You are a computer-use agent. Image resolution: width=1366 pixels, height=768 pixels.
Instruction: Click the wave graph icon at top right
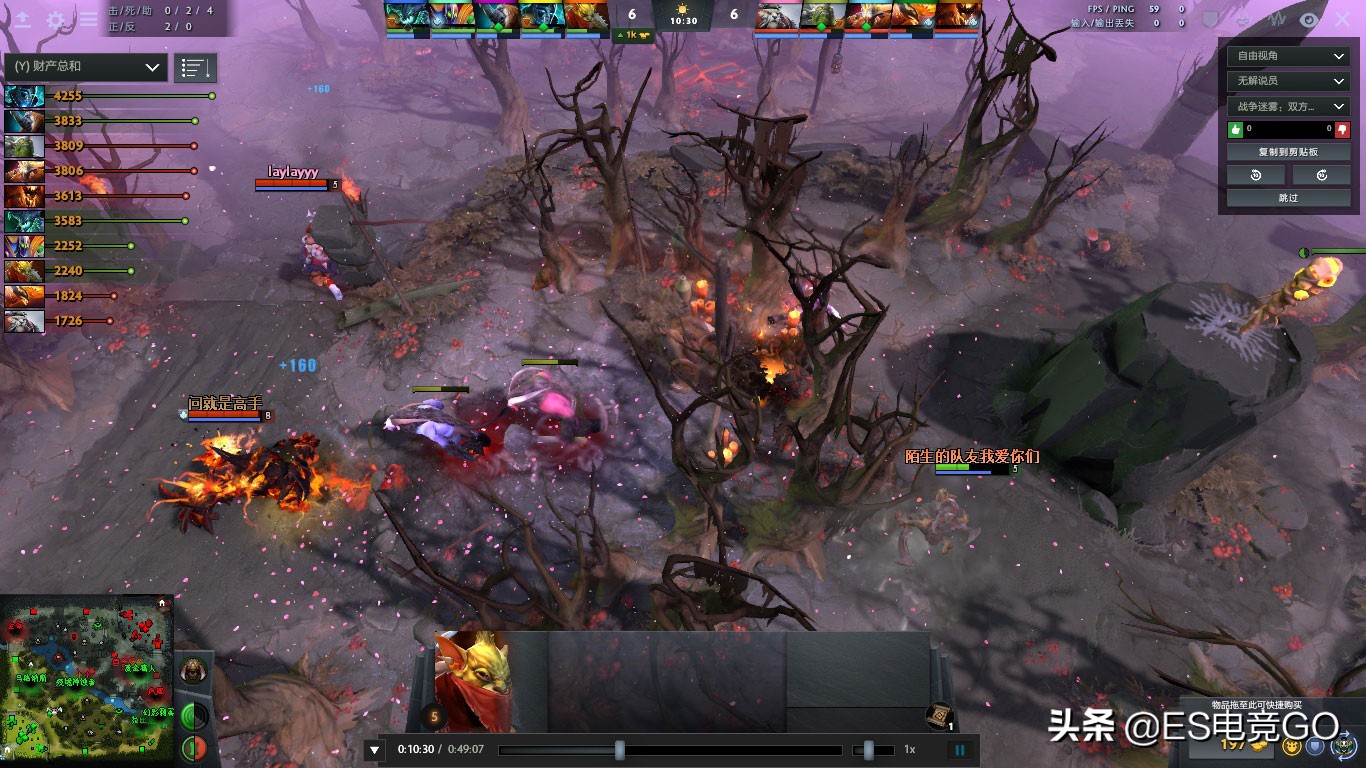tap(1276, 19)
